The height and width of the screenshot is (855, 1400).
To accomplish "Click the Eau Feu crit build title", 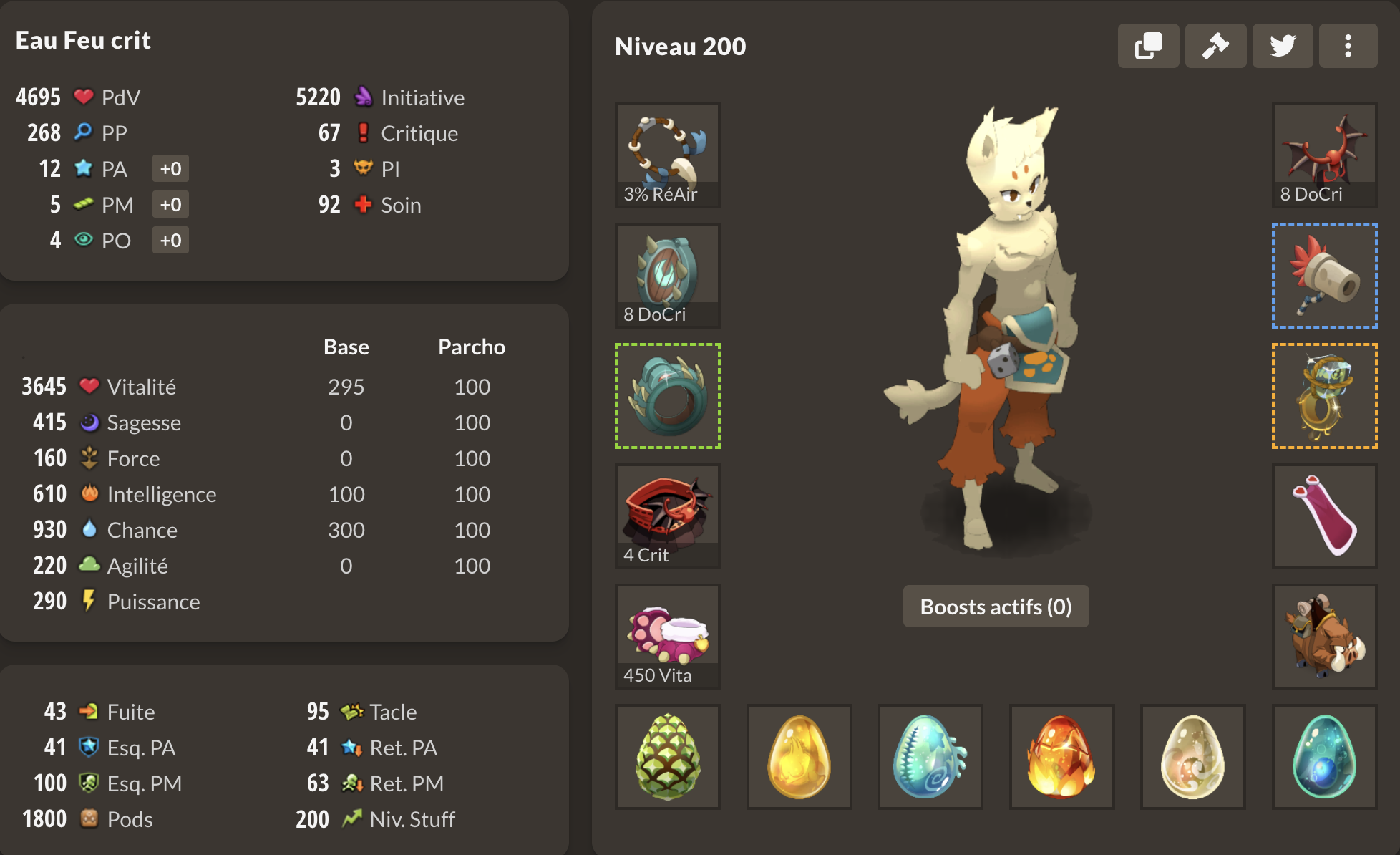I will click(x=83, y=40).
